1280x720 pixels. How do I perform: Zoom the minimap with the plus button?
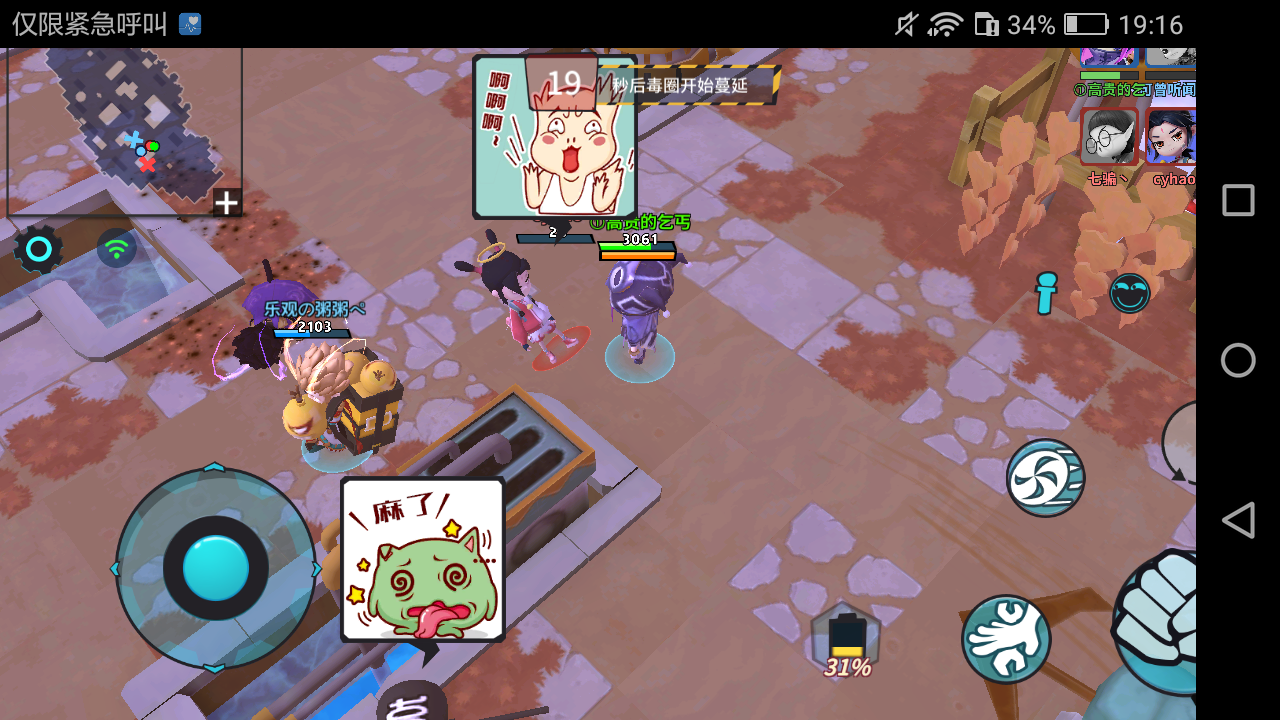tap(226, 203)
